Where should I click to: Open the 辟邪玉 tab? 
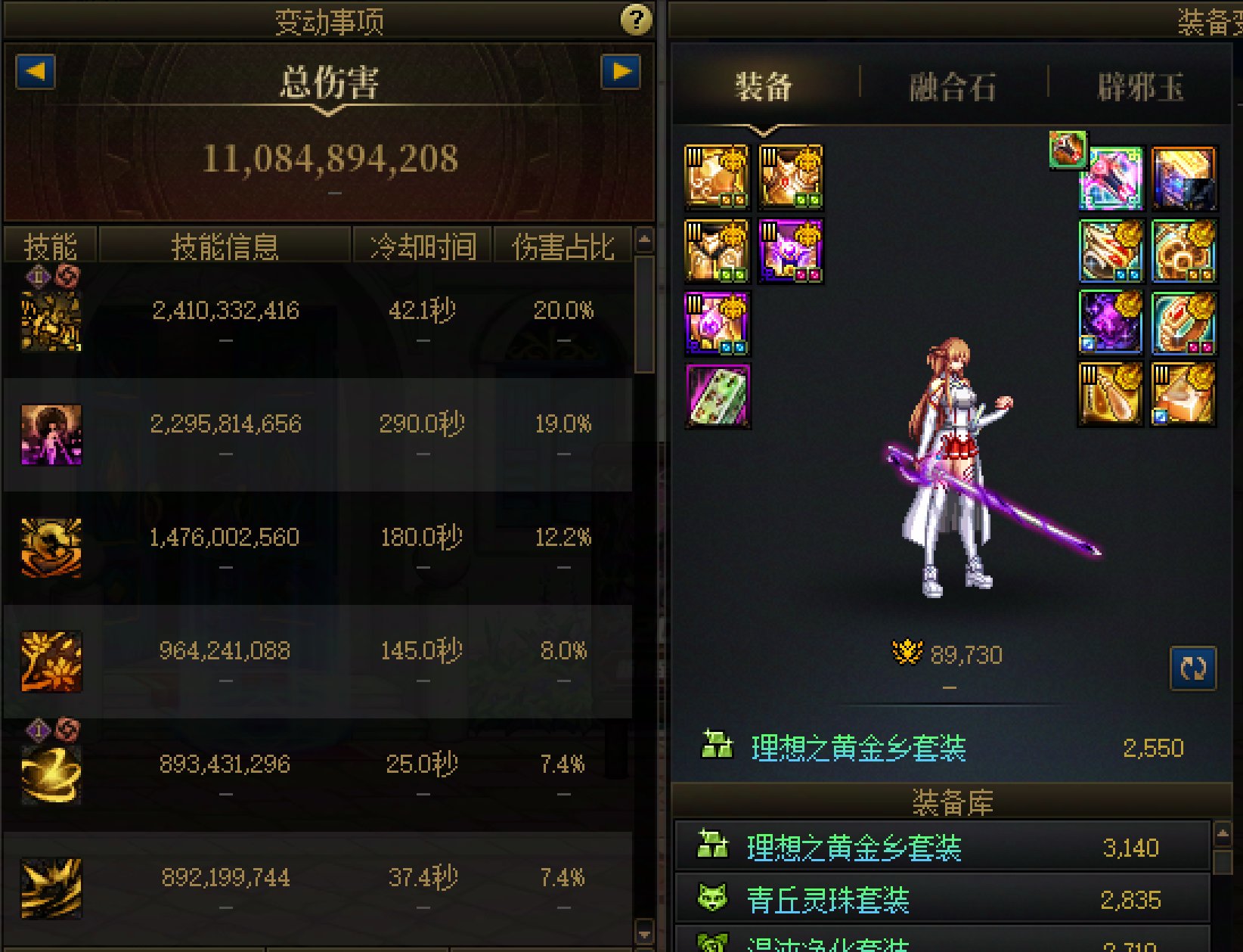(x=1139, y=85)
